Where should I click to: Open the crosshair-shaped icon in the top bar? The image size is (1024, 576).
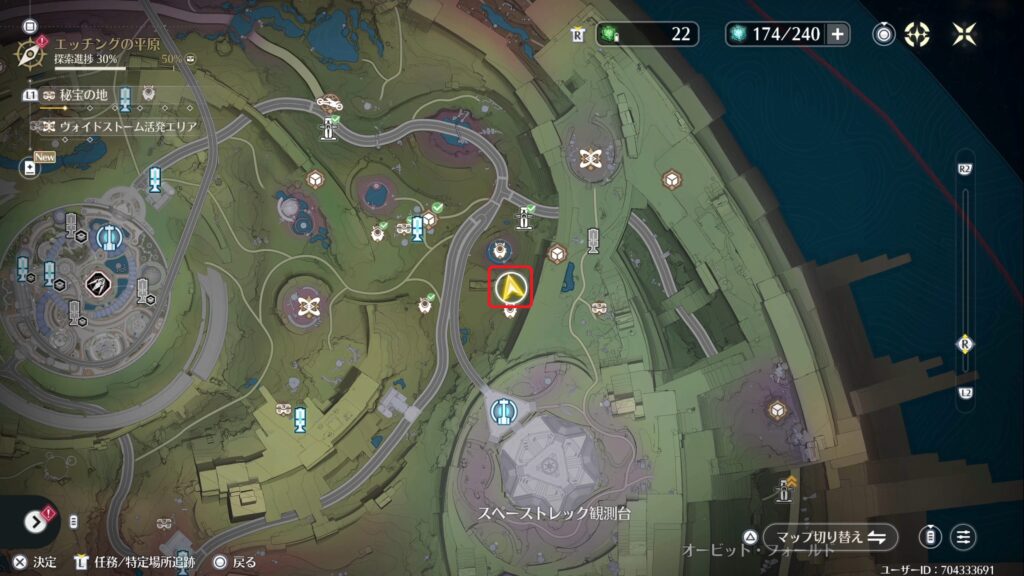click(x=917, y=34)
